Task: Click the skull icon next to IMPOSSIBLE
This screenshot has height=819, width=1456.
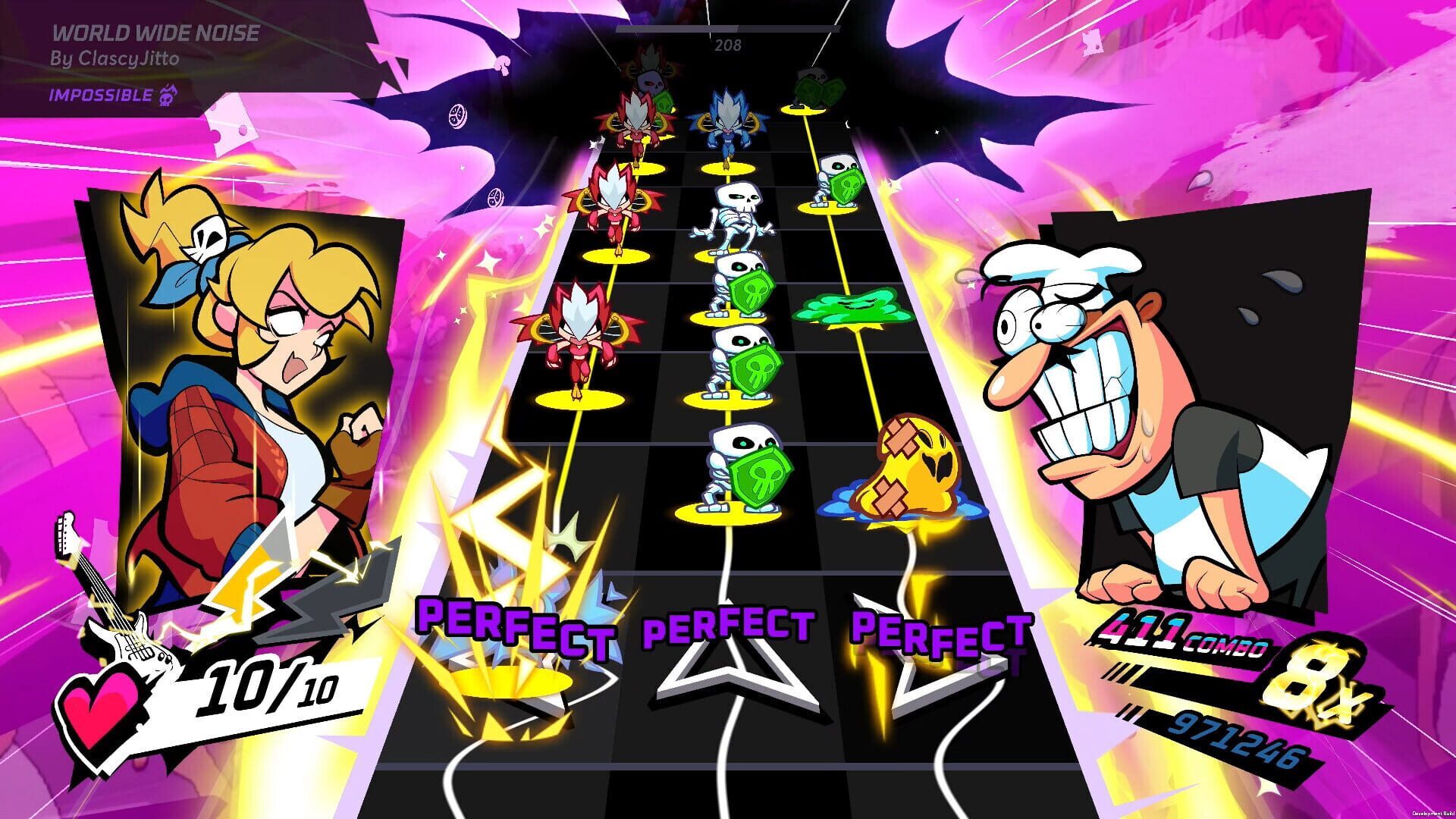Action: pyautogui.click(x=168, y=97)
